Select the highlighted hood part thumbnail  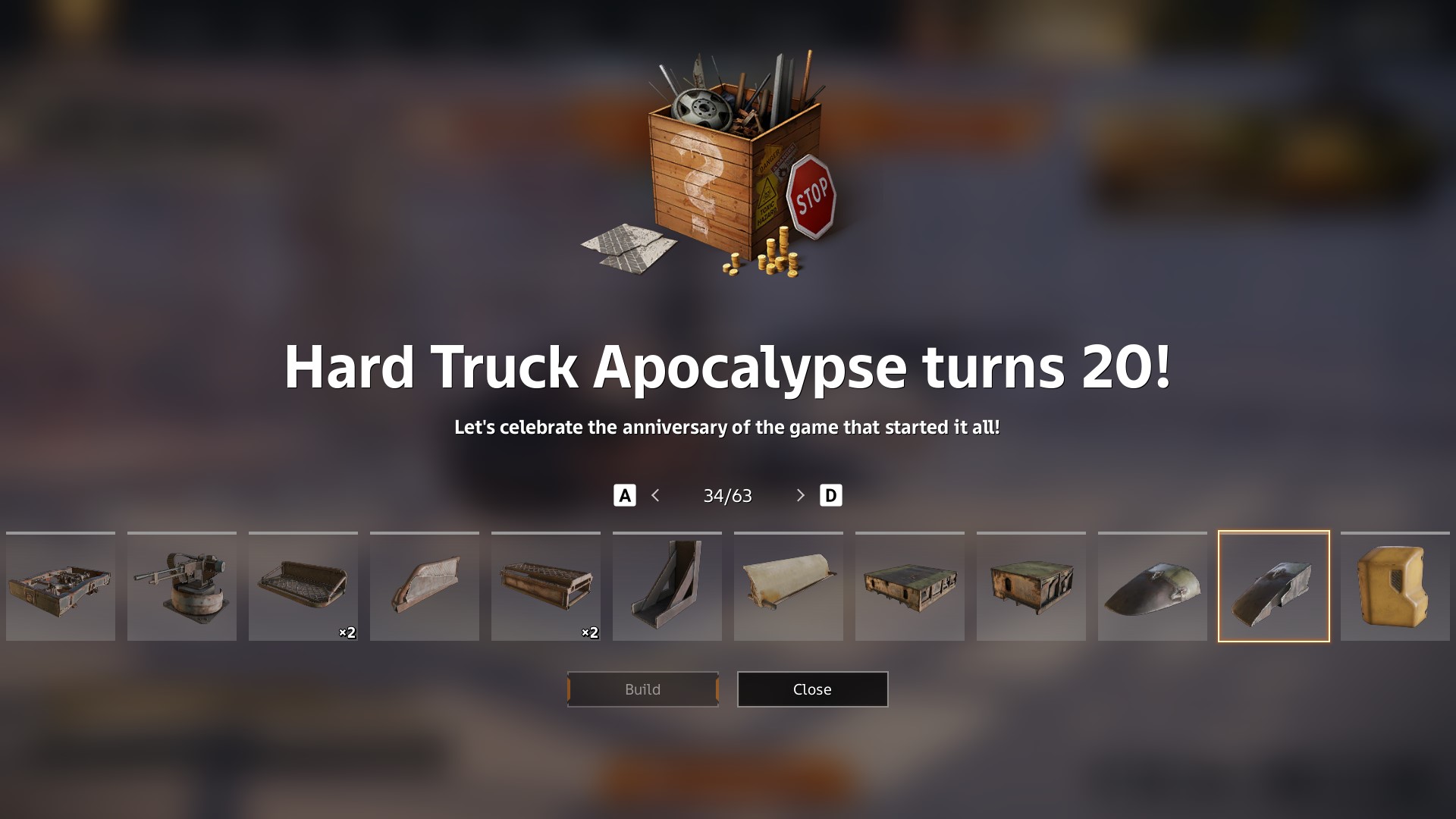tap(1273, 586)
